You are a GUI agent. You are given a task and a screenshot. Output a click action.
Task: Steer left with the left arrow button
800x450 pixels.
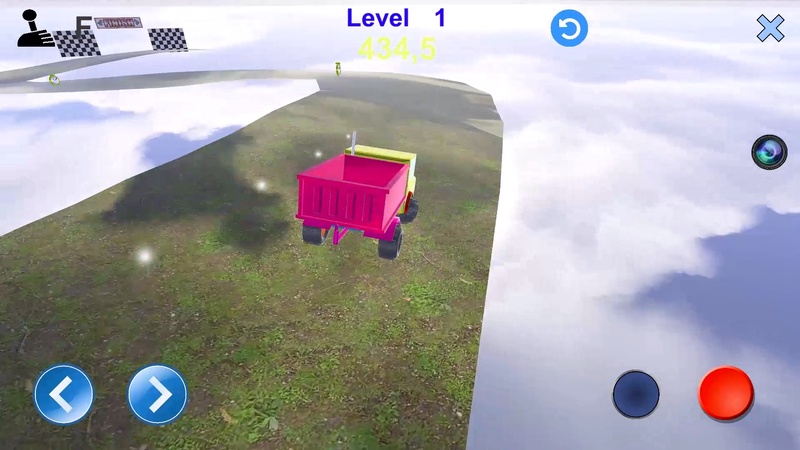[64, 394]
